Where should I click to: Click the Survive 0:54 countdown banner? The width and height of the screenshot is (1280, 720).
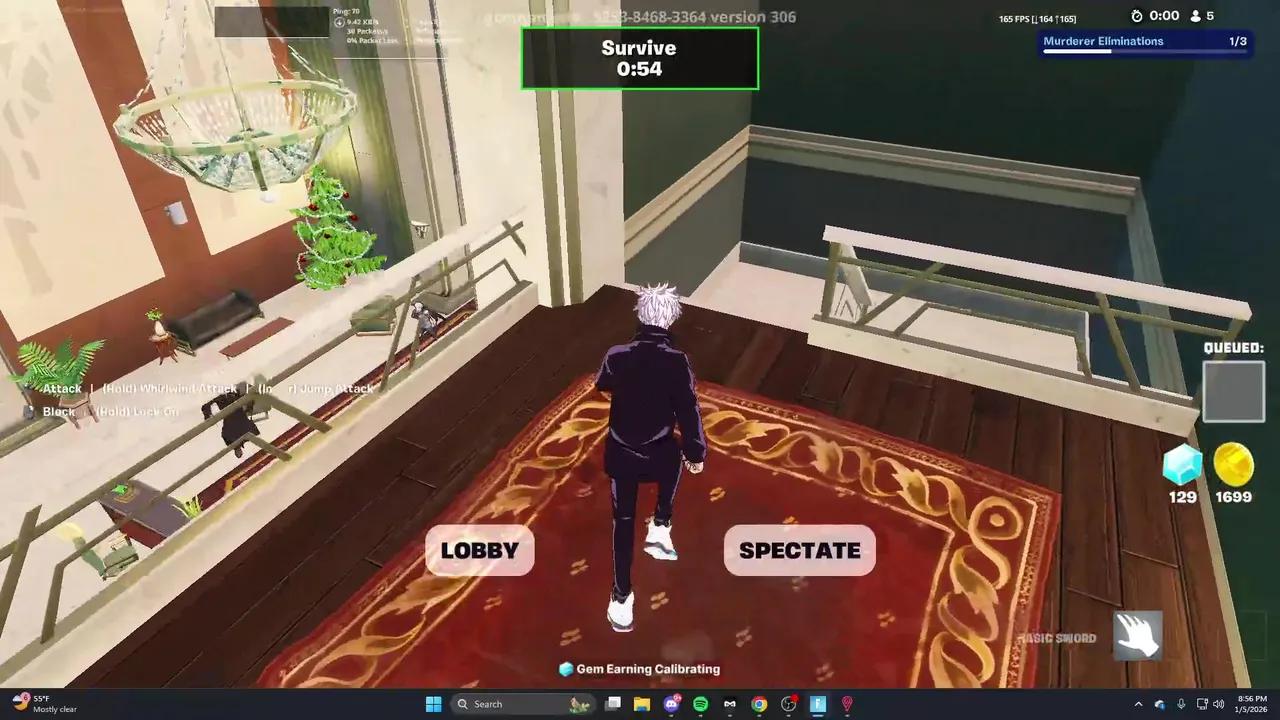639,58
